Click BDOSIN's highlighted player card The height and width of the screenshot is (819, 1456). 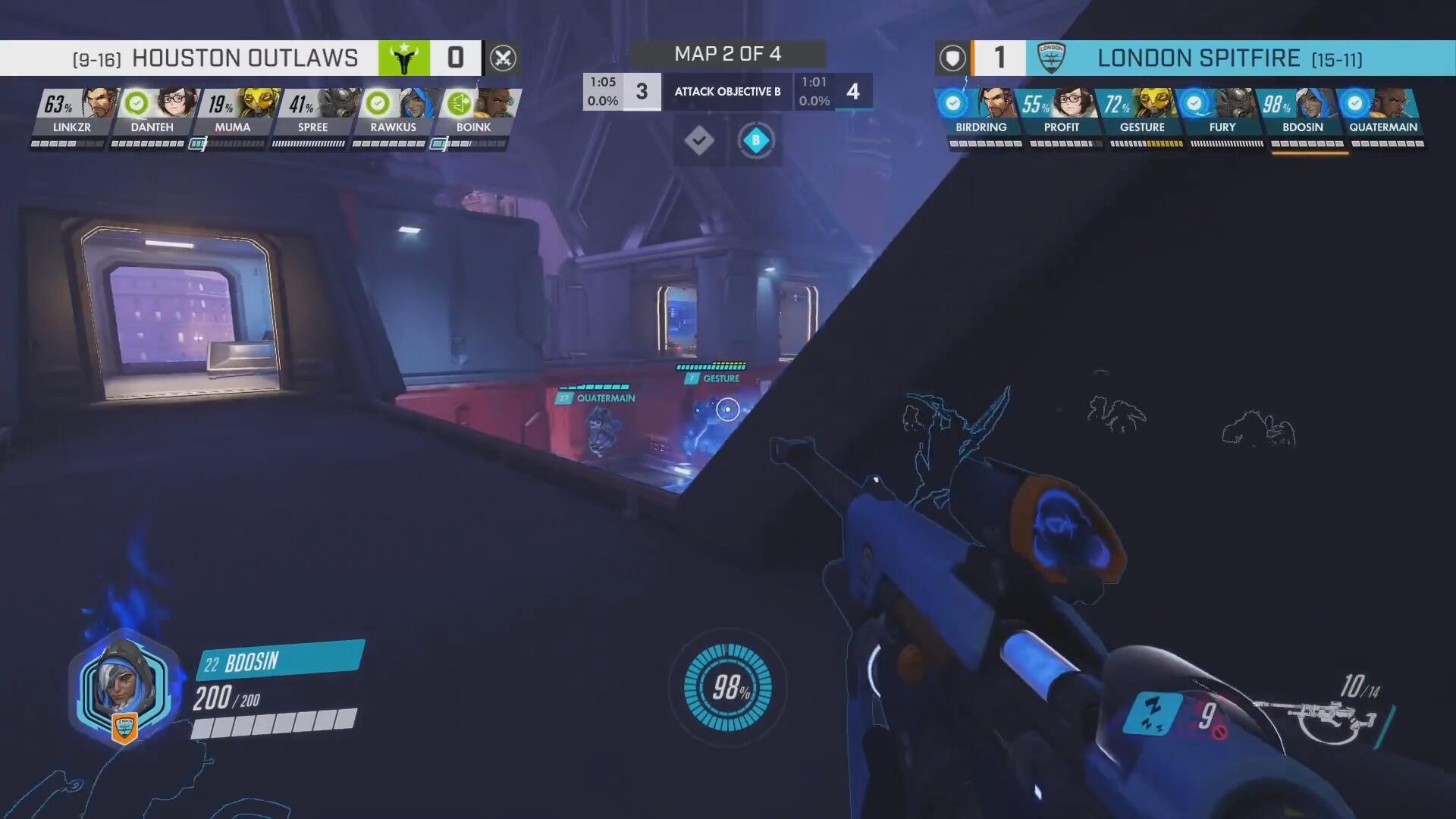1303,114
